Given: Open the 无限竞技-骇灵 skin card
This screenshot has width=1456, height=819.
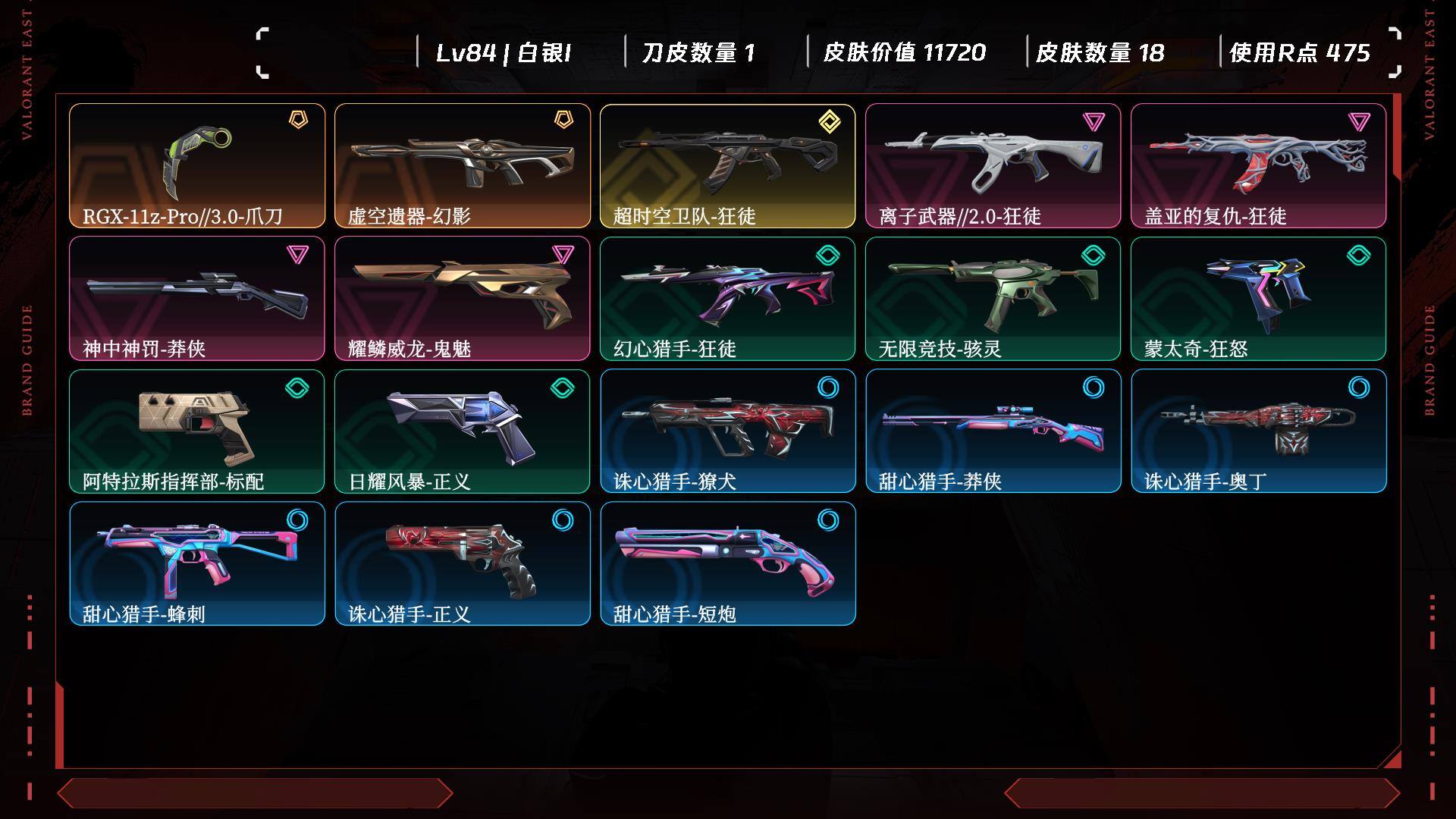Looking at the screenshot, I should pos(993,298).
